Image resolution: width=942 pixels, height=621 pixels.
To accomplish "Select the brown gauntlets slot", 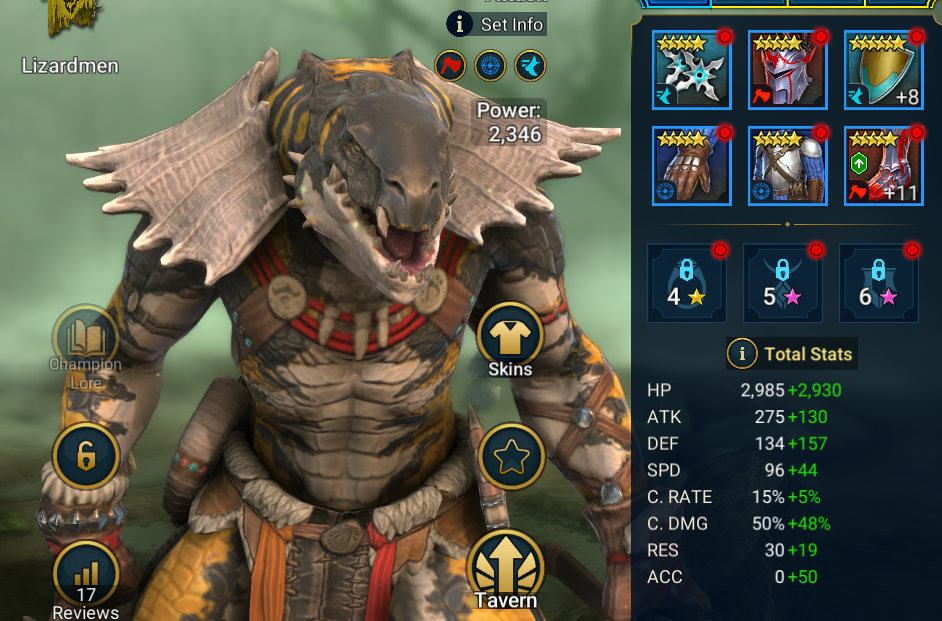I will coord(691,165).
